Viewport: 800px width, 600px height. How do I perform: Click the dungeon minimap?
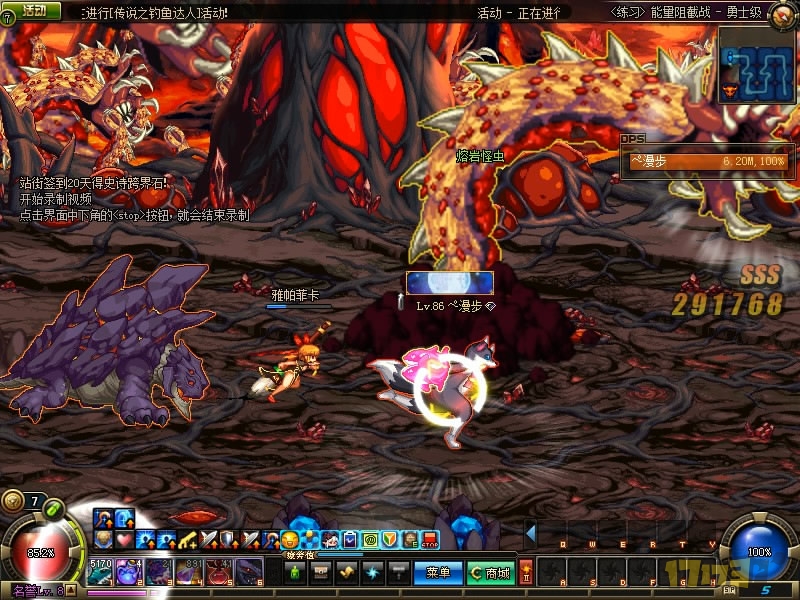point(756,64)
